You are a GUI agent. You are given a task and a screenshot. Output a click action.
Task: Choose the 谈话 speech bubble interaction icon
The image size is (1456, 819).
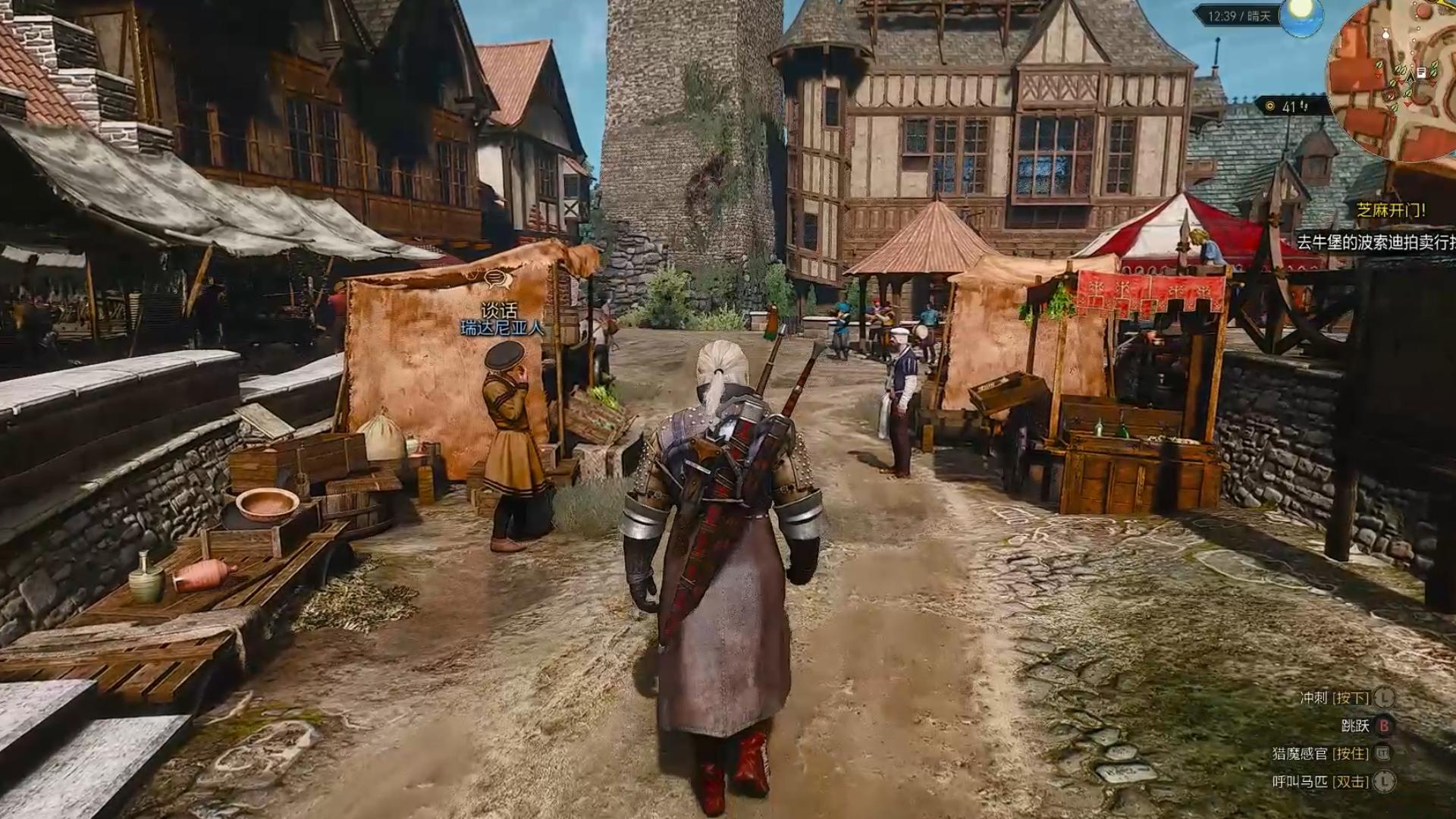tap(497, 279)
